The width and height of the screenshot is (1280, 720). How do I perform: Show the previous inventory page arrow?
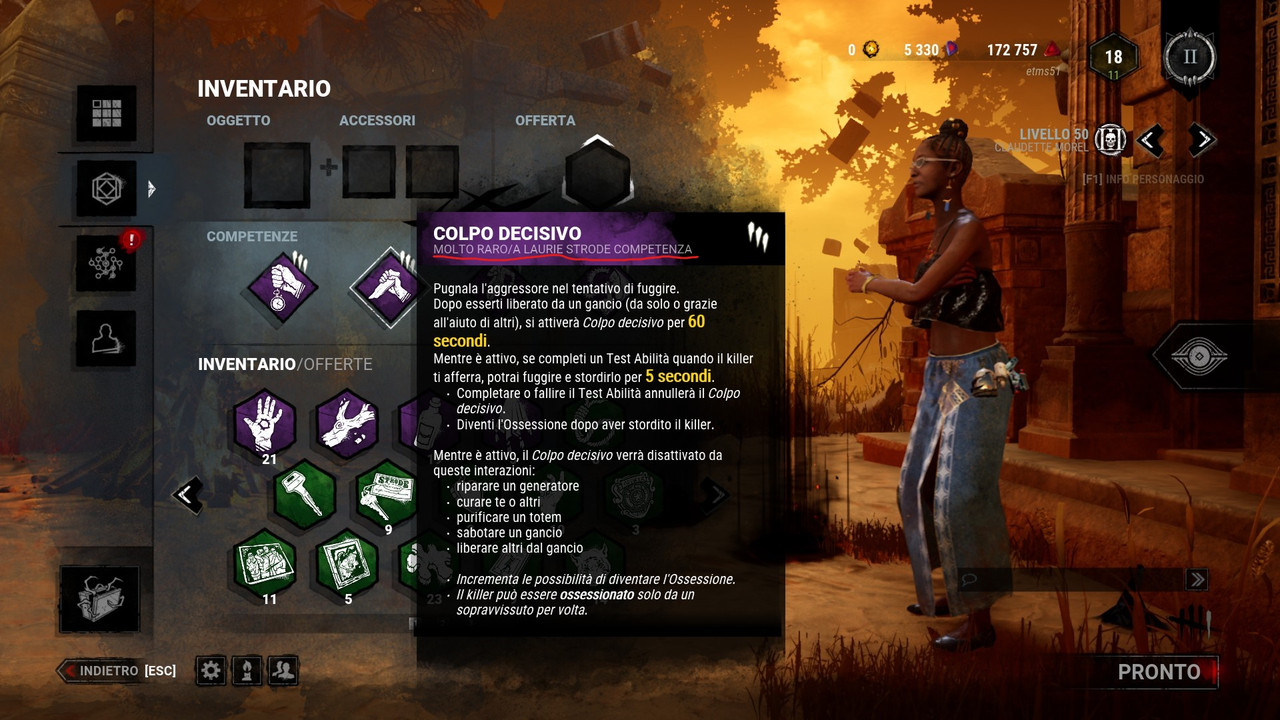pos(187,494)
